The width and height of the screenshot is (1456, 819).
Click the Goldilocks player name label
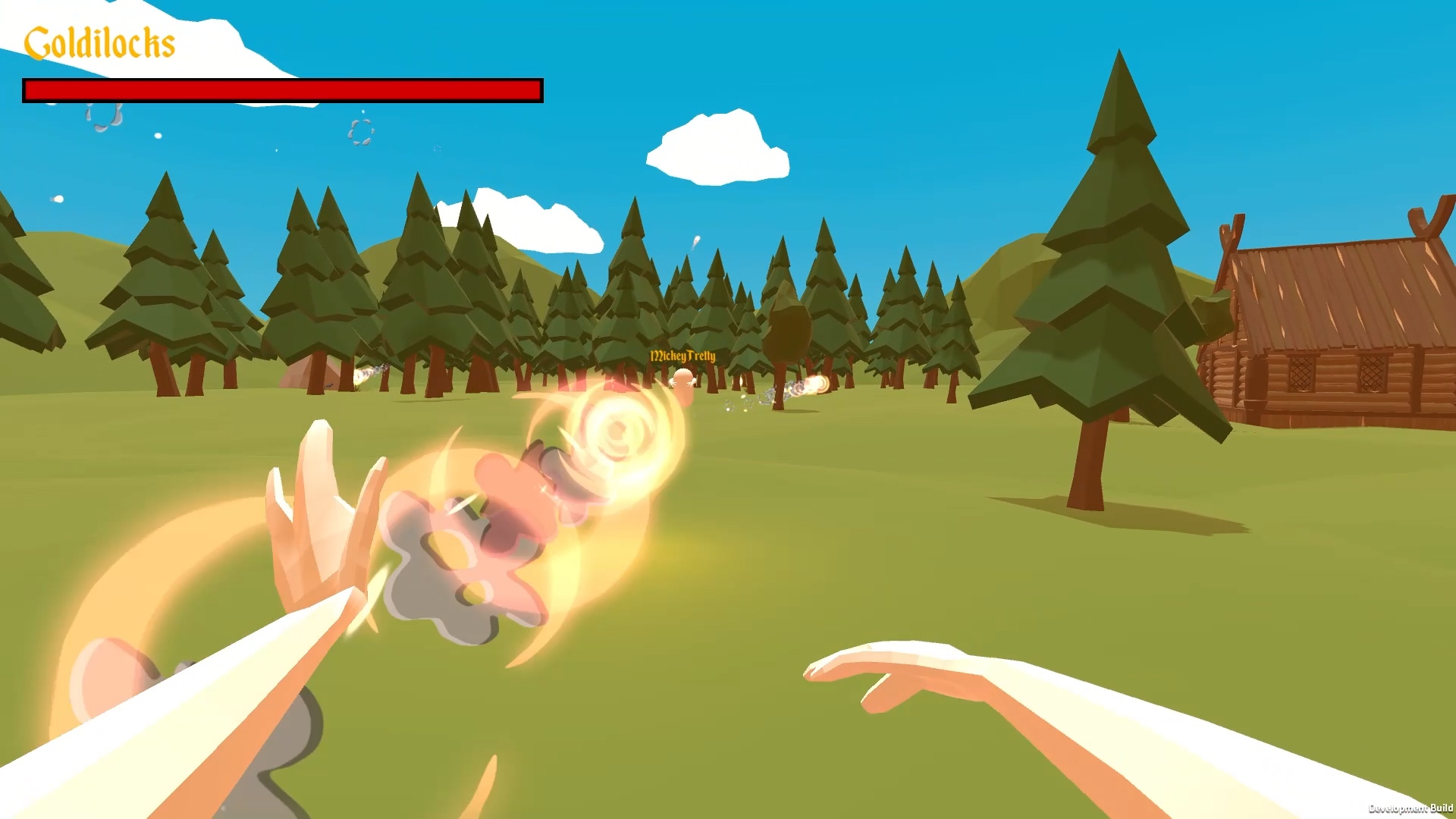click(100, 42)
